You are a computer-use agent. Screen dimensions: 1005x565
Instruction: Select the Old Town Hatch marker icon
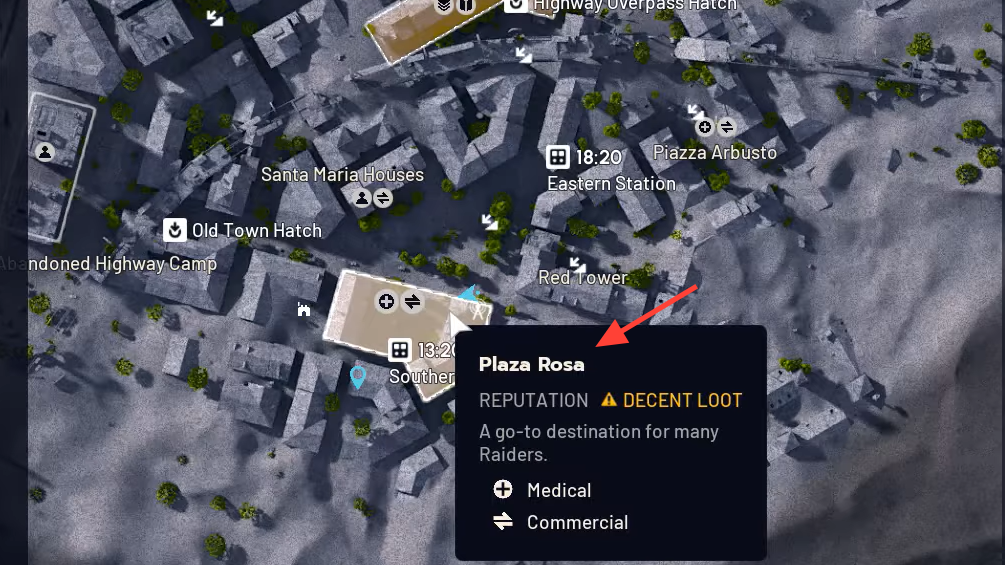click(176, 230)
